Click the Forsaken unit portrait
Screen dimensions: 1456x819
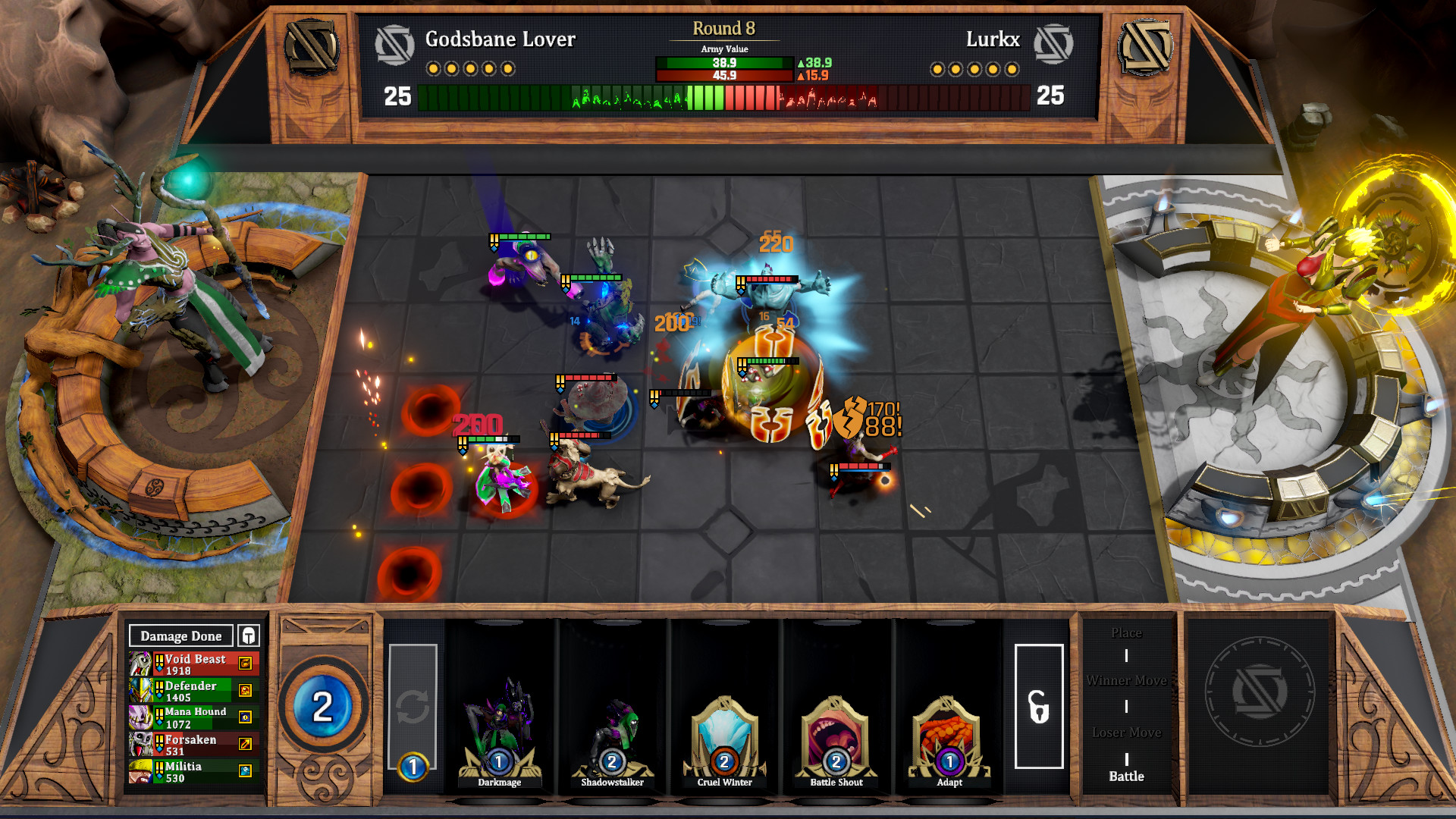tap(140, 743)
